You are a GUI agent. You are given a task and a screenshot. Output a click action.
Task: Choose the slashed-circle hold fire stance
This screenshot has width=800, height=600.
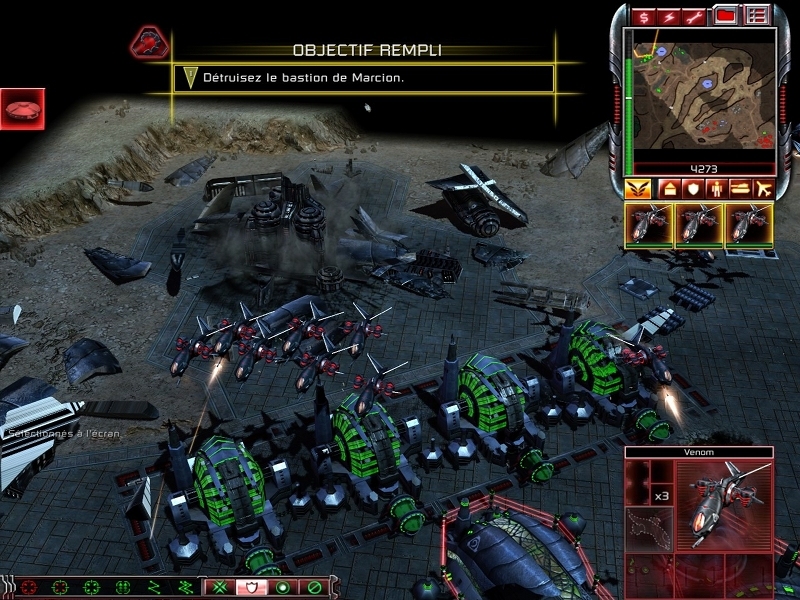(x=314, y=586)
